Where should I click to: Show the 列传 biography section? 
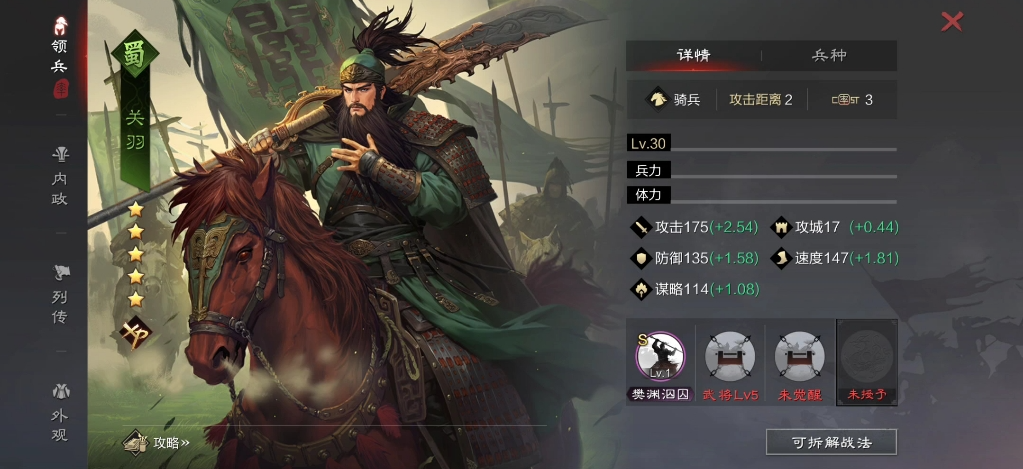coord(61,291)
